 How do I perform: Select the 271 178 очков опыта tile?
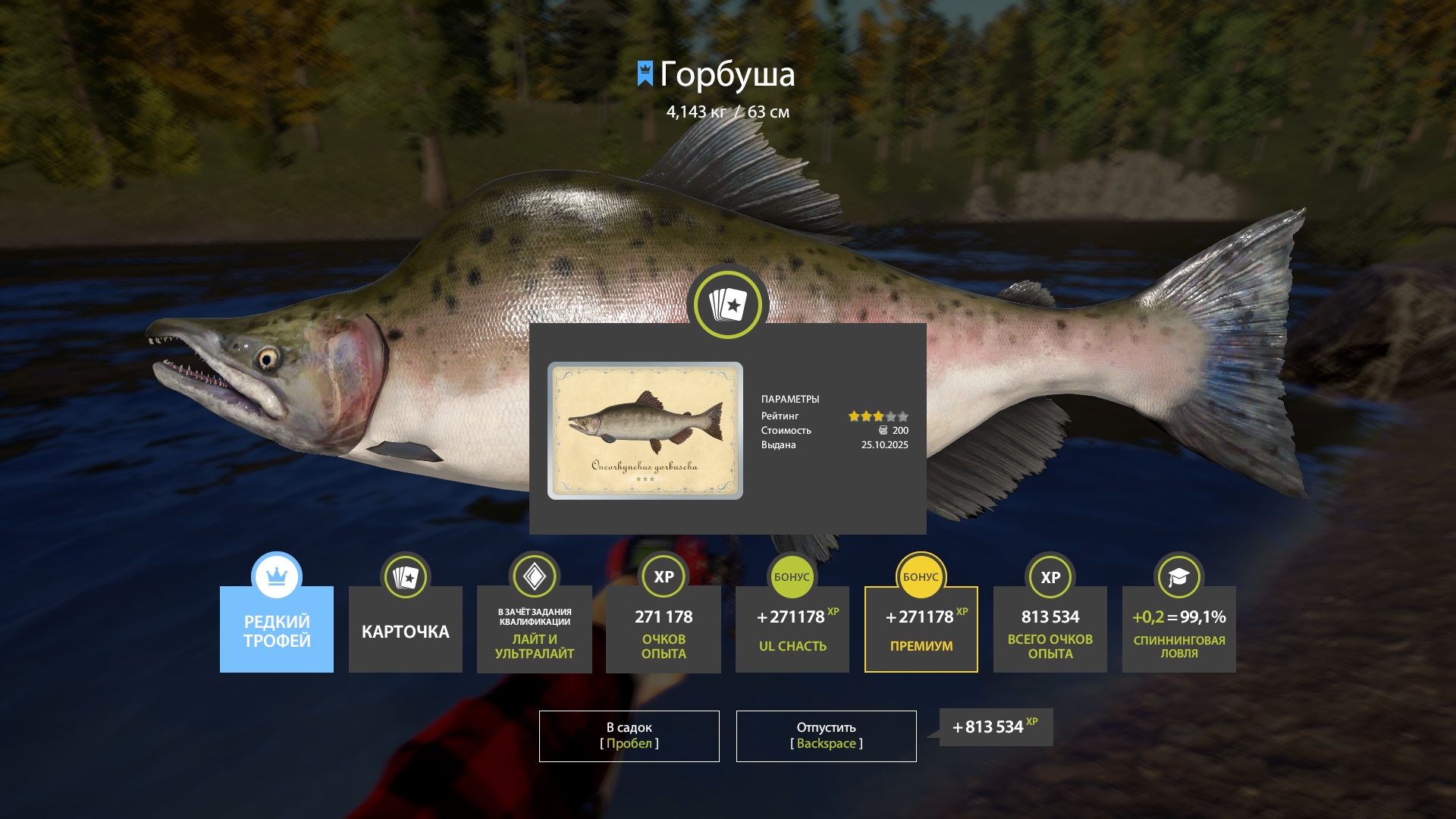(x=664, y=629)
